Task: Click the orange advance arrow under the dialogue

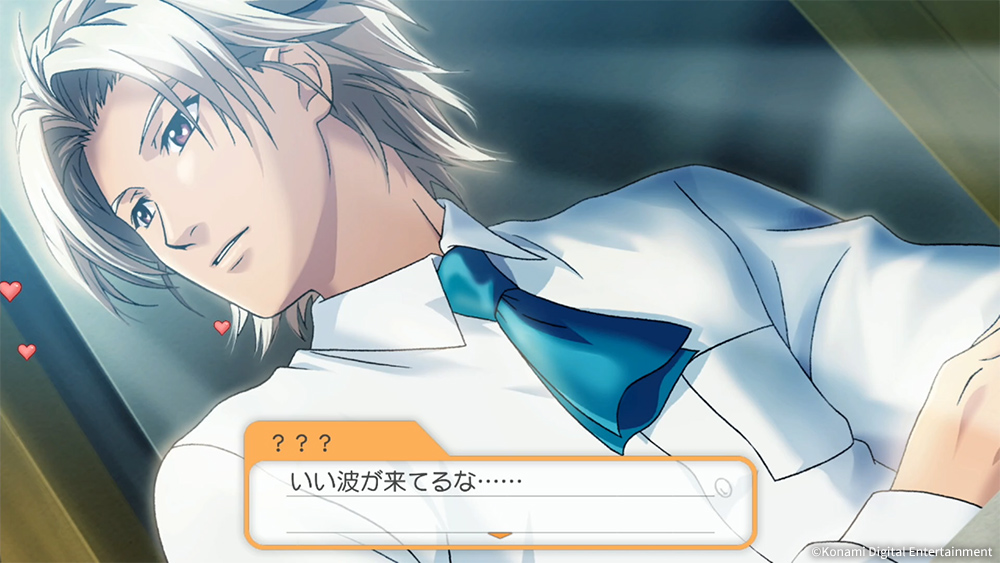Action: 499,535
